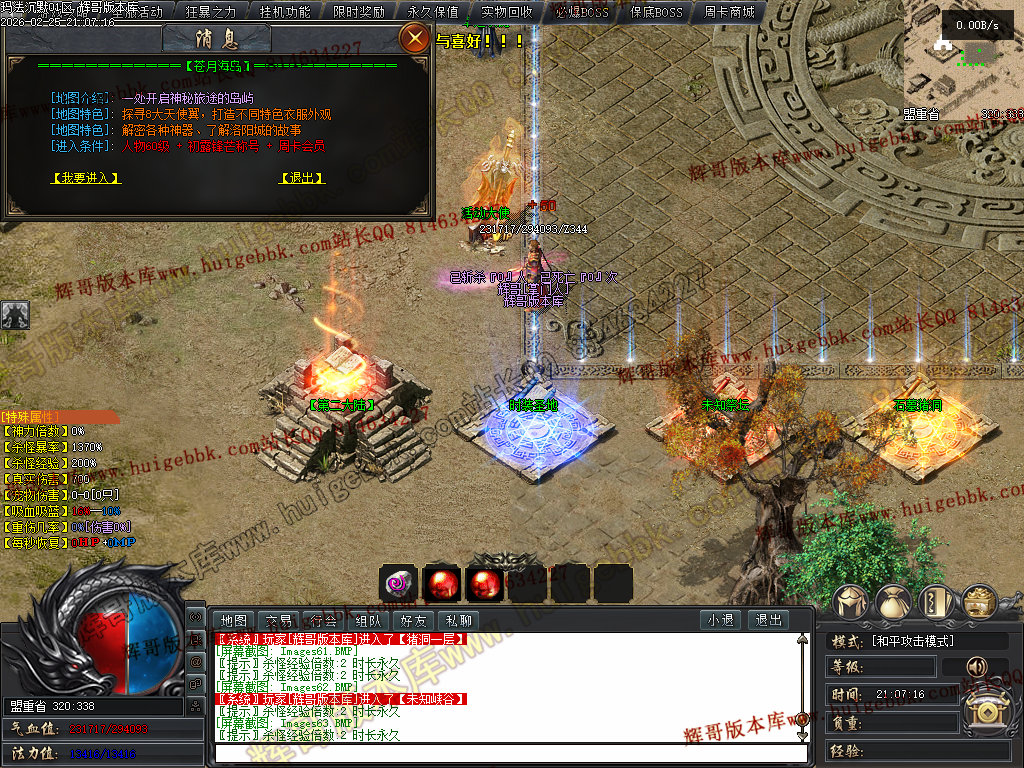Open the 组队 party panel
Viewport: 1024px width, 768px height.
pos(369,620)
